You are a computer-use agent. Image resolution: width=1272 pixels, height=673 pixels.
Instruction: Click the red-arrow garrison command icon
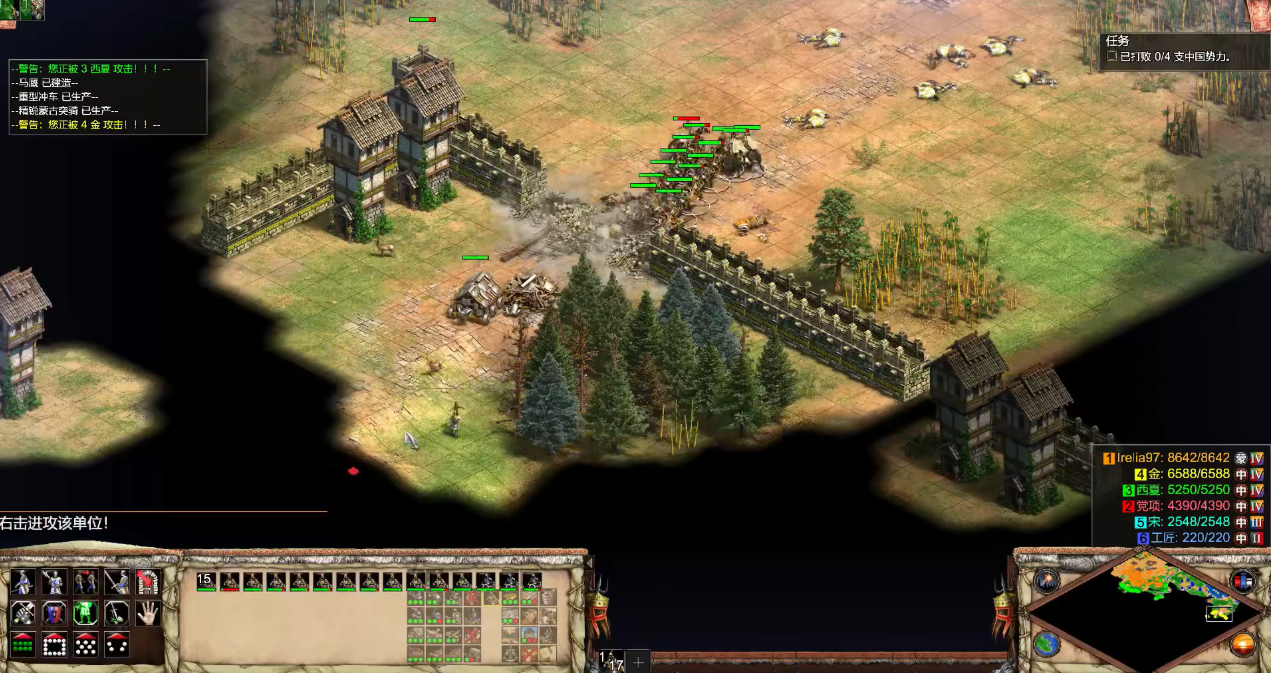tap(148, 582)
